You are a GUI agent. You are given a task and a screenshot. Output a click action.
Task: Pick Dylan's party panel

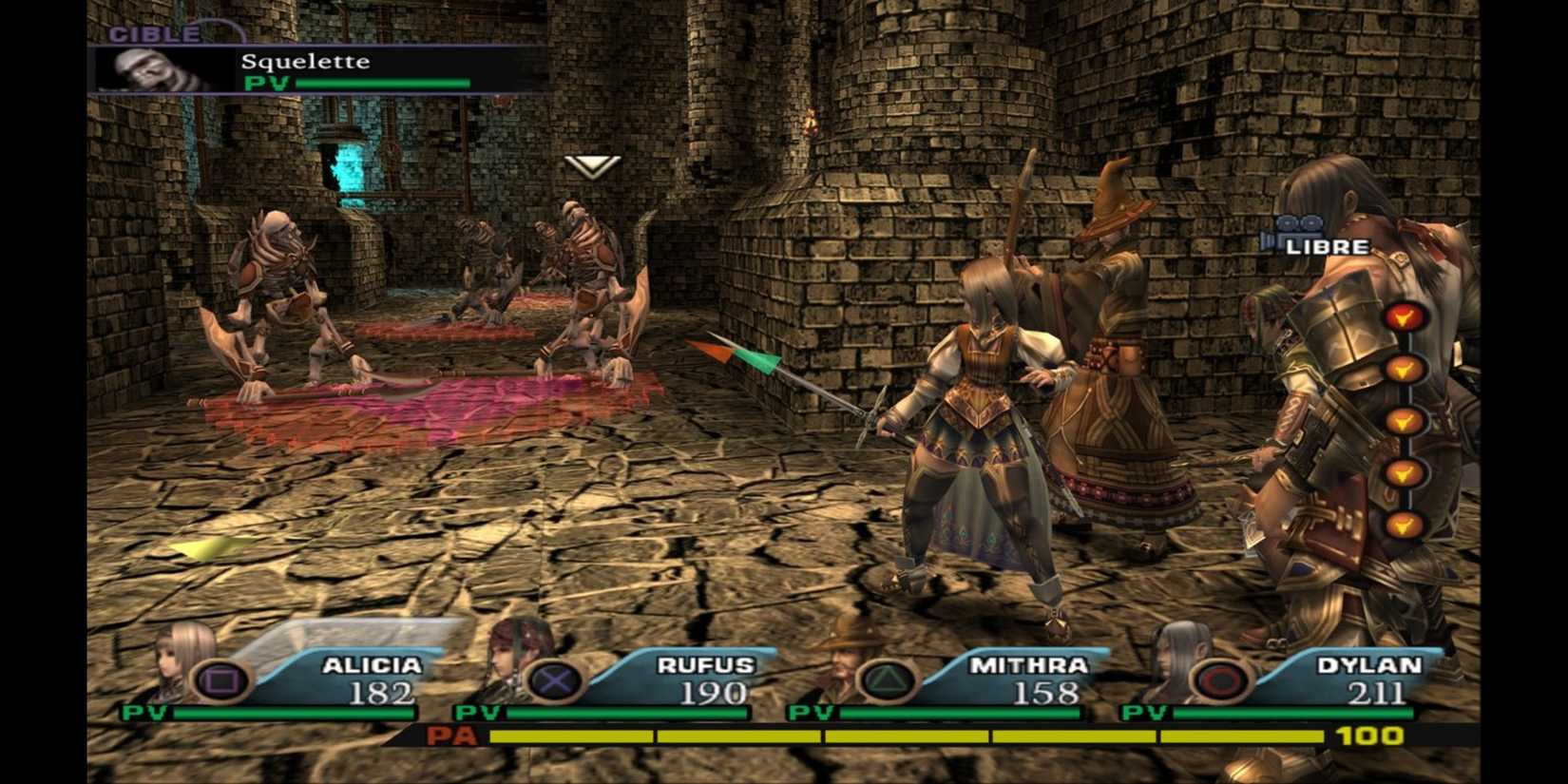(x=1311, y=677)
